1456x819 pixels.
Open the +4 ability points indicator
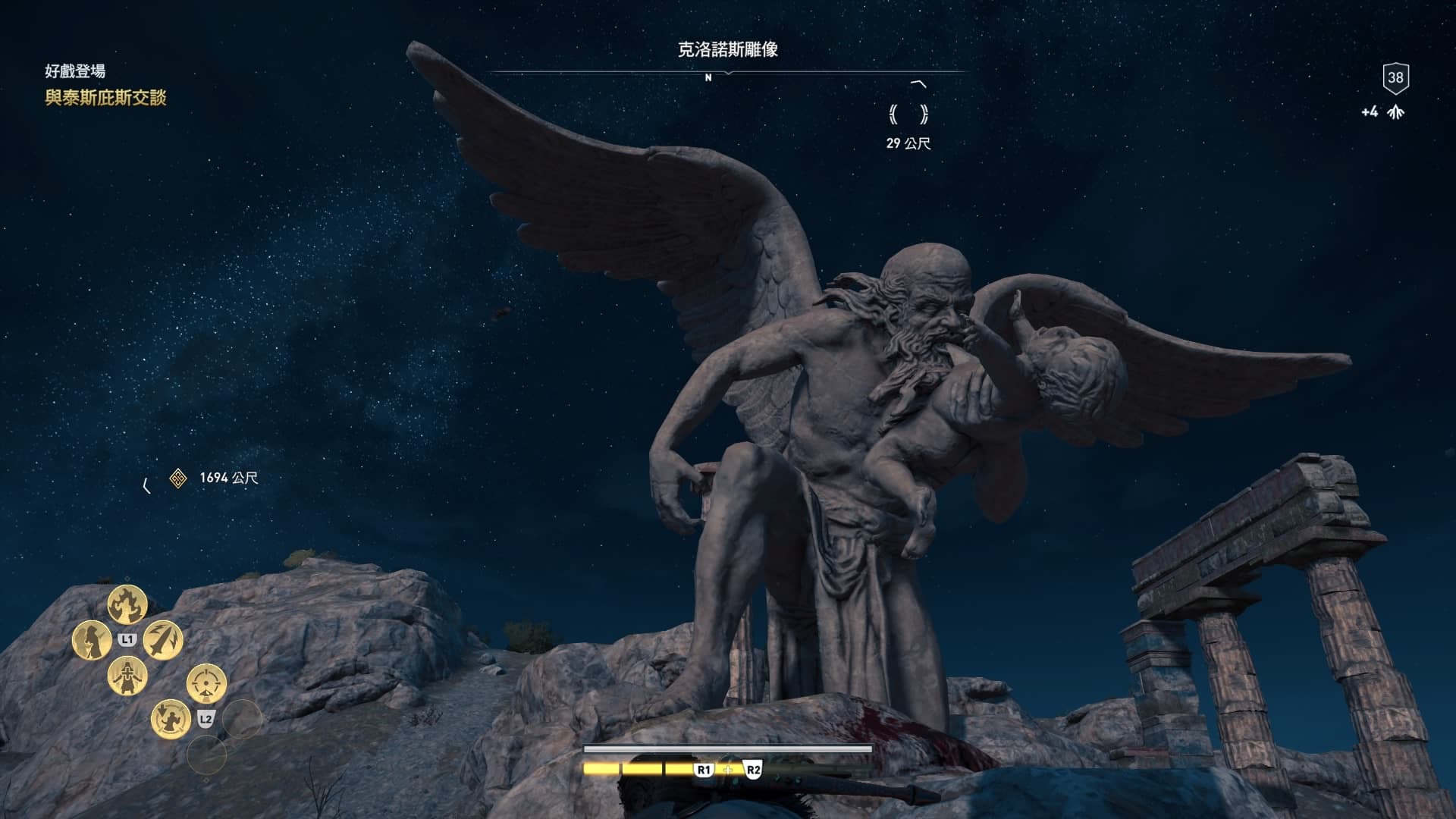1383,112
